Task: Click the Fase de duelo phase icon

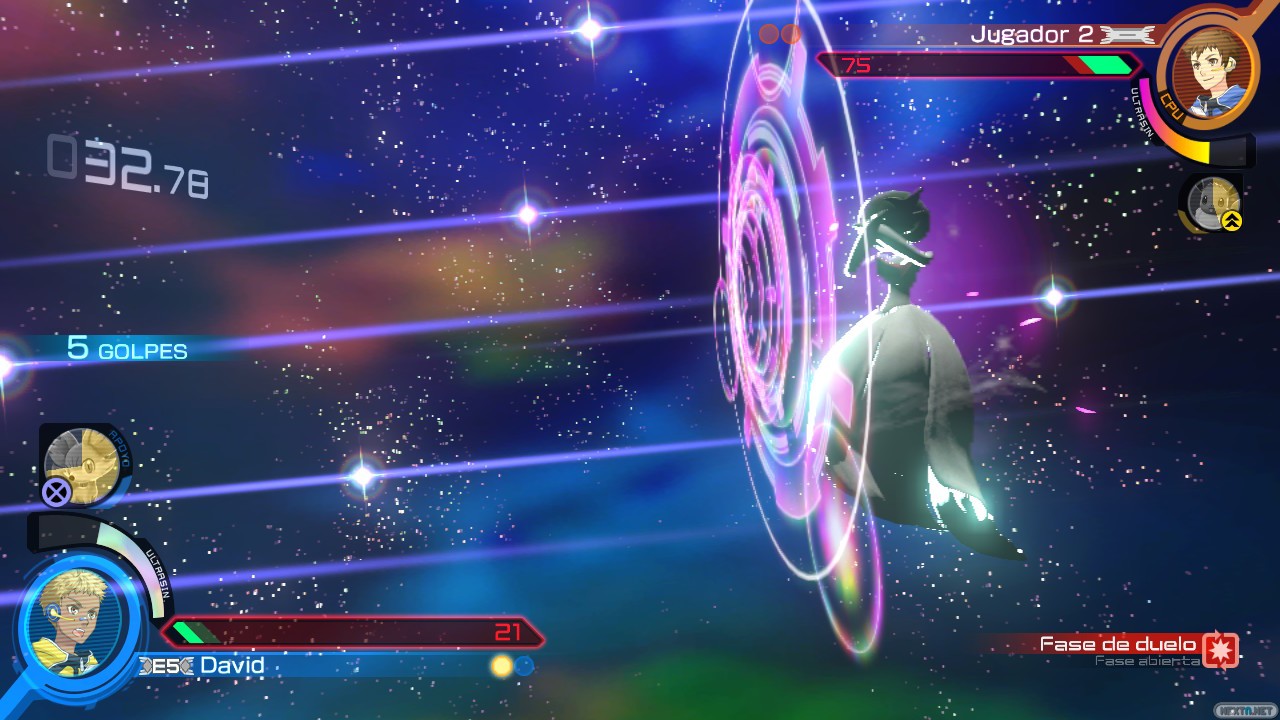Action: coord(1220,649)
